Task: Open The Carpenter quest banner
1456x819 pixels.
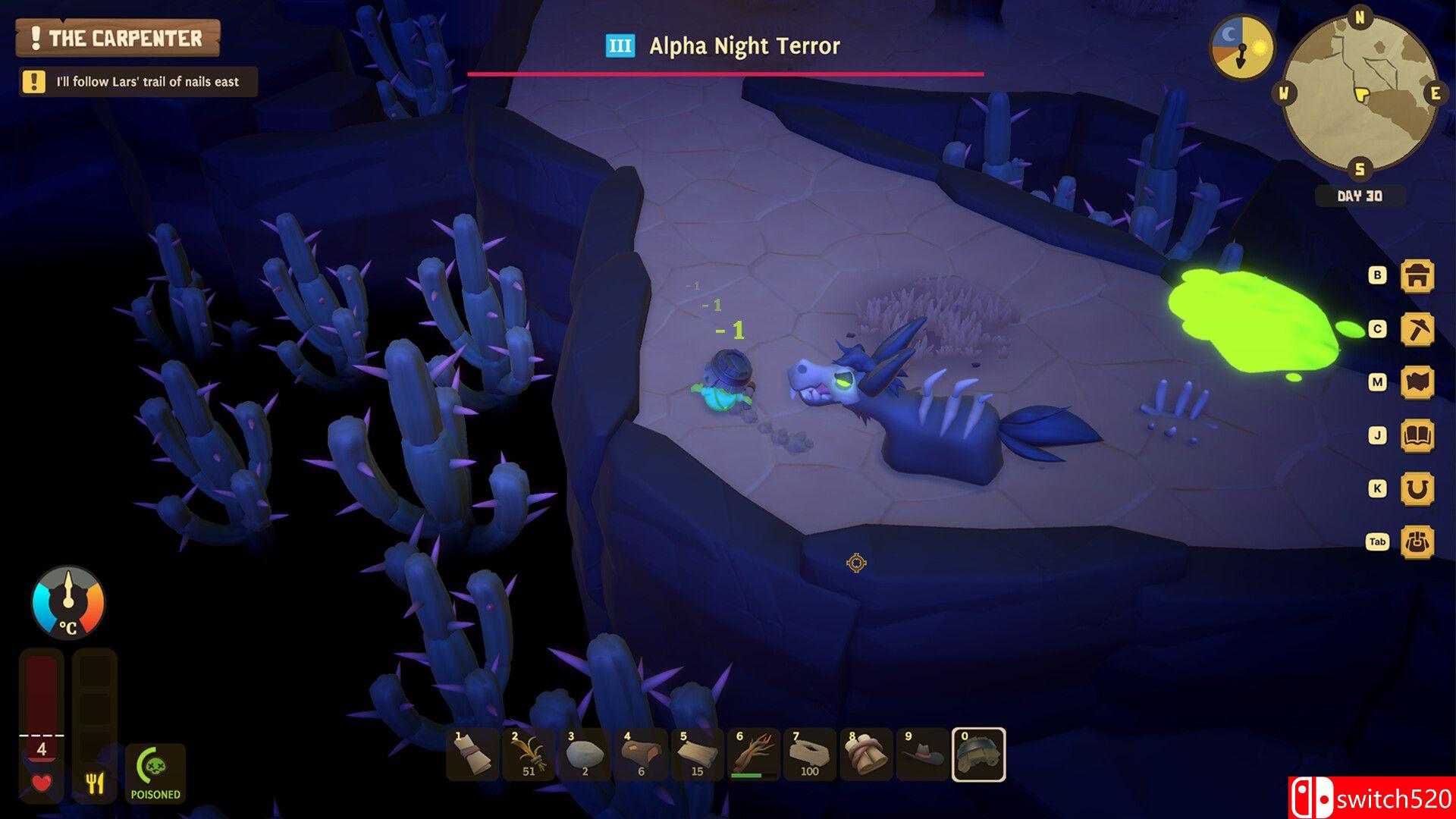Action: [x=118, y=38]
